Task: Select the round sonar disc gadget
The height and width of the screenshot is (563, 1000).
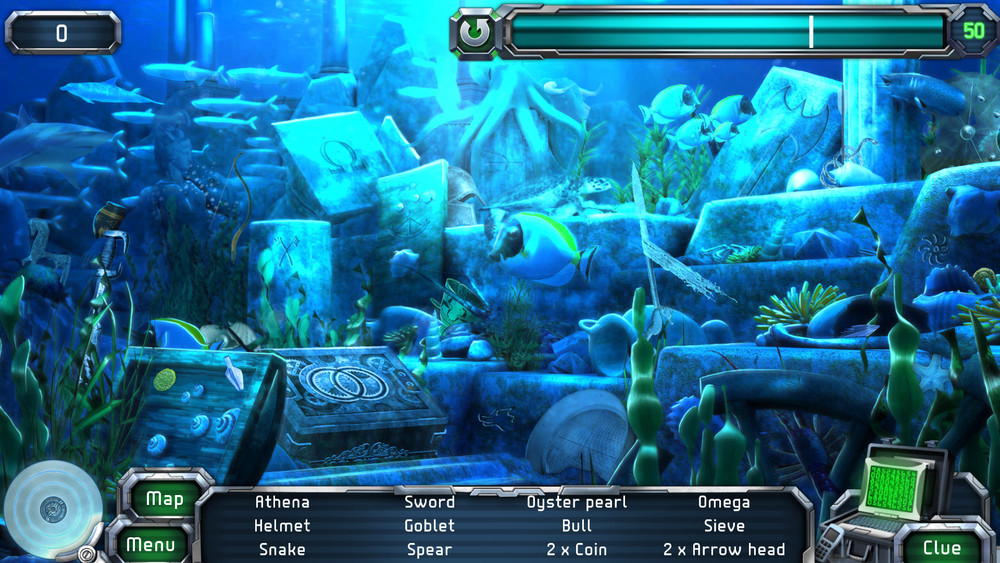Action: coord(52,510)
